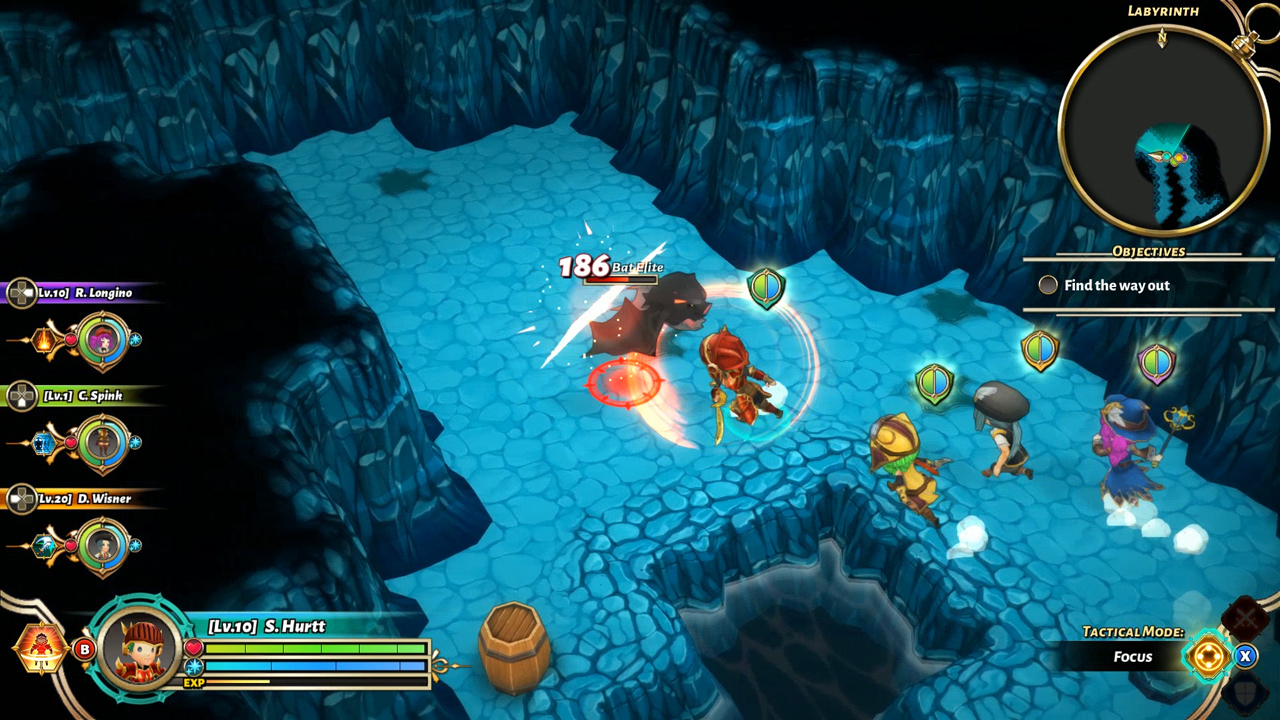The width and height of the screenshot is (1280, 720).
Task: Select the fire skill icon beside R. Longino
Action: [x=44, y=342]
